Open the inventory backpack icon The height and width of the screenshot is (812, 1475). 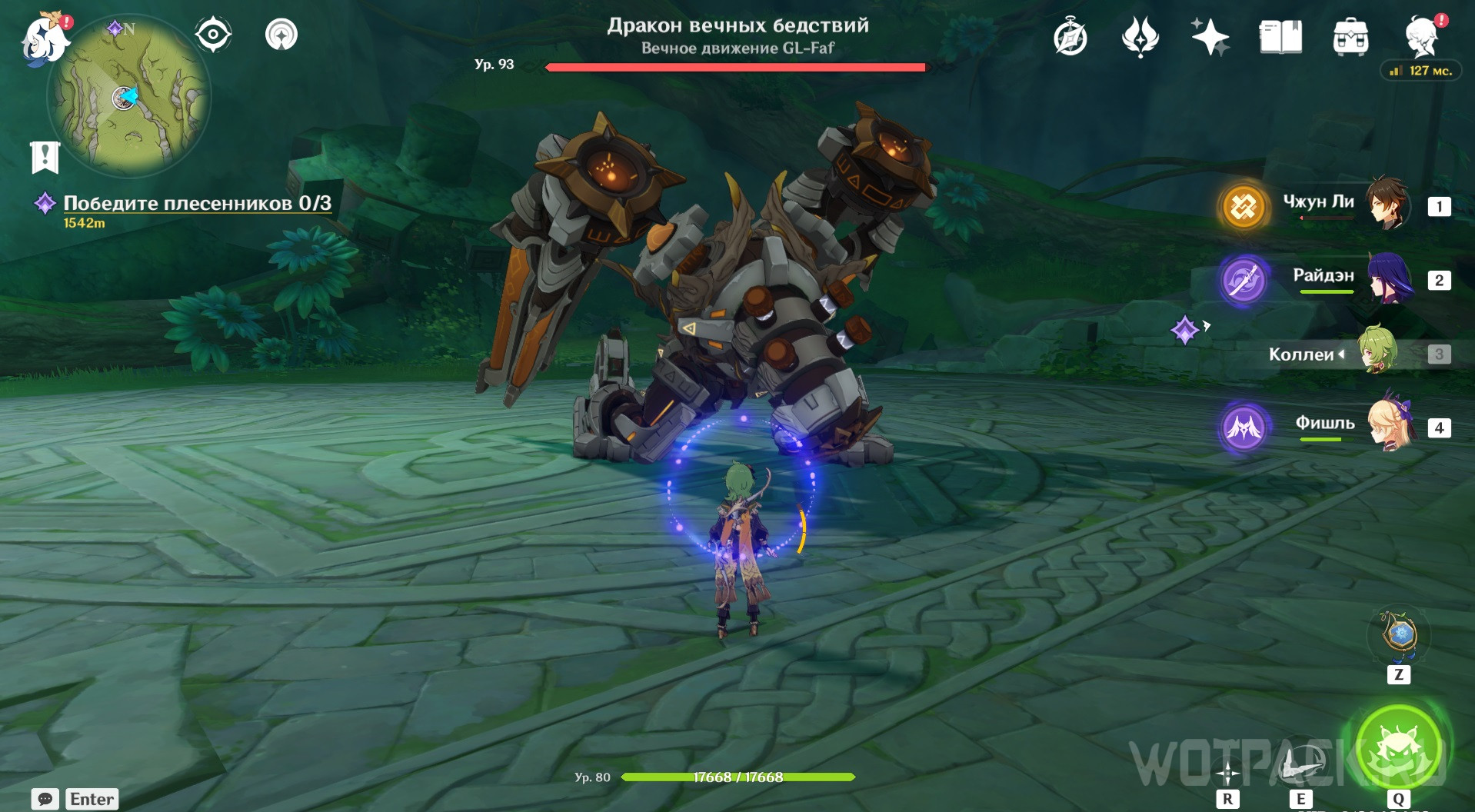tap(1350, 37)
